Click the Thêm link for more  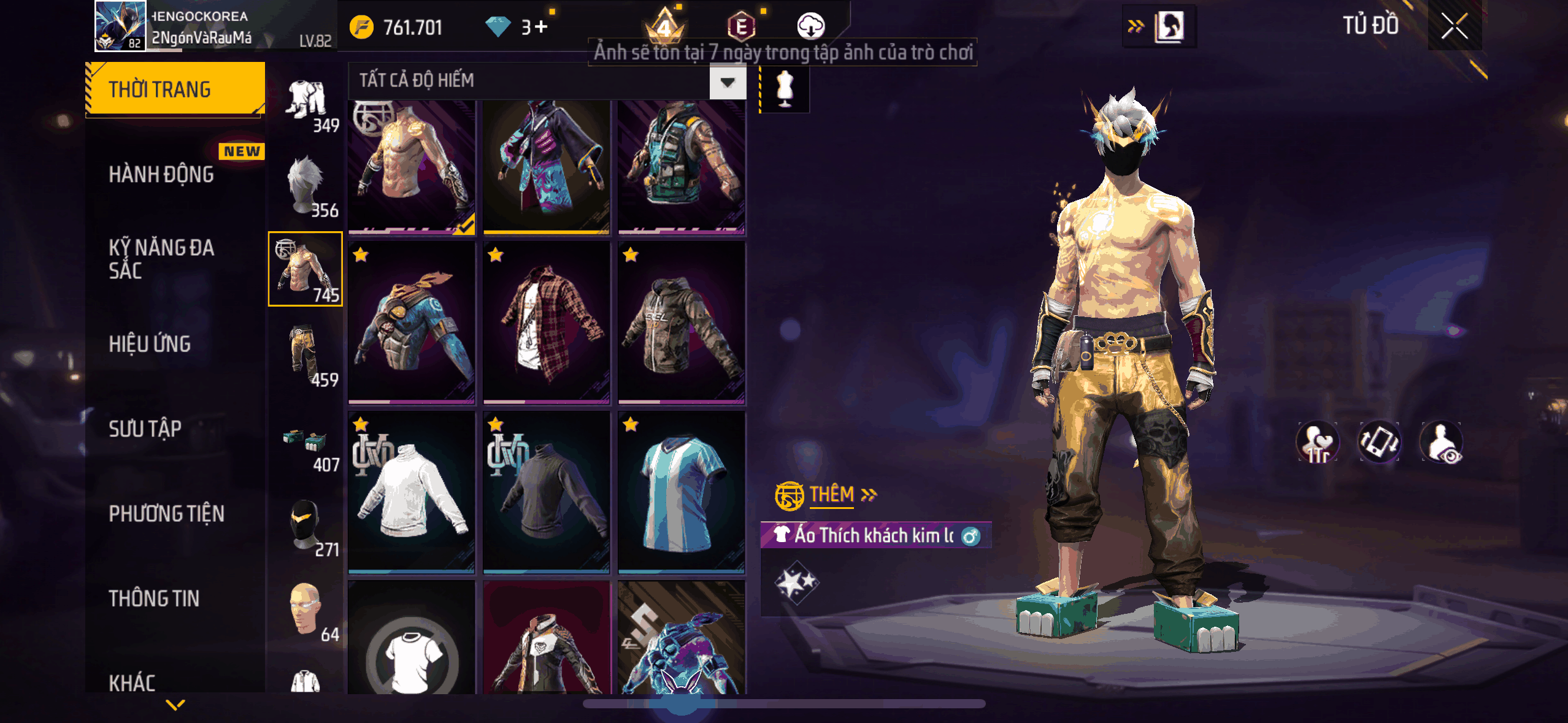(x=831, y=495)
